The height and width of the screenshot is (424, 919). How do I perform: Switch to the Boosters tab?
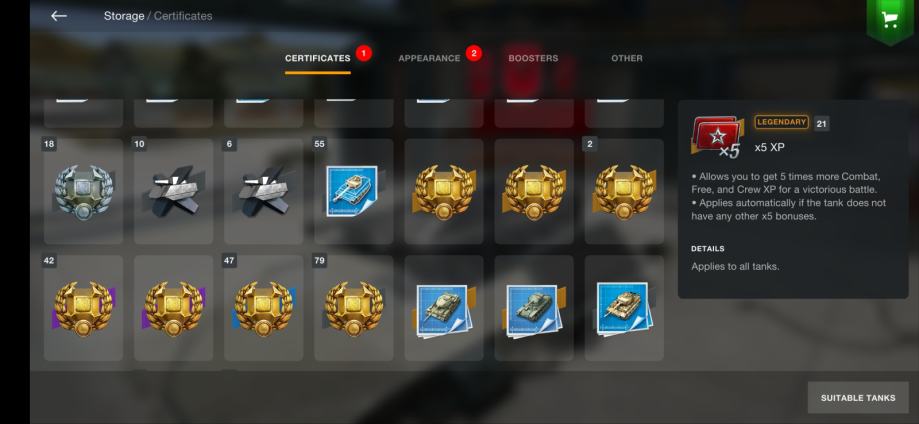(x=533, y=58)
